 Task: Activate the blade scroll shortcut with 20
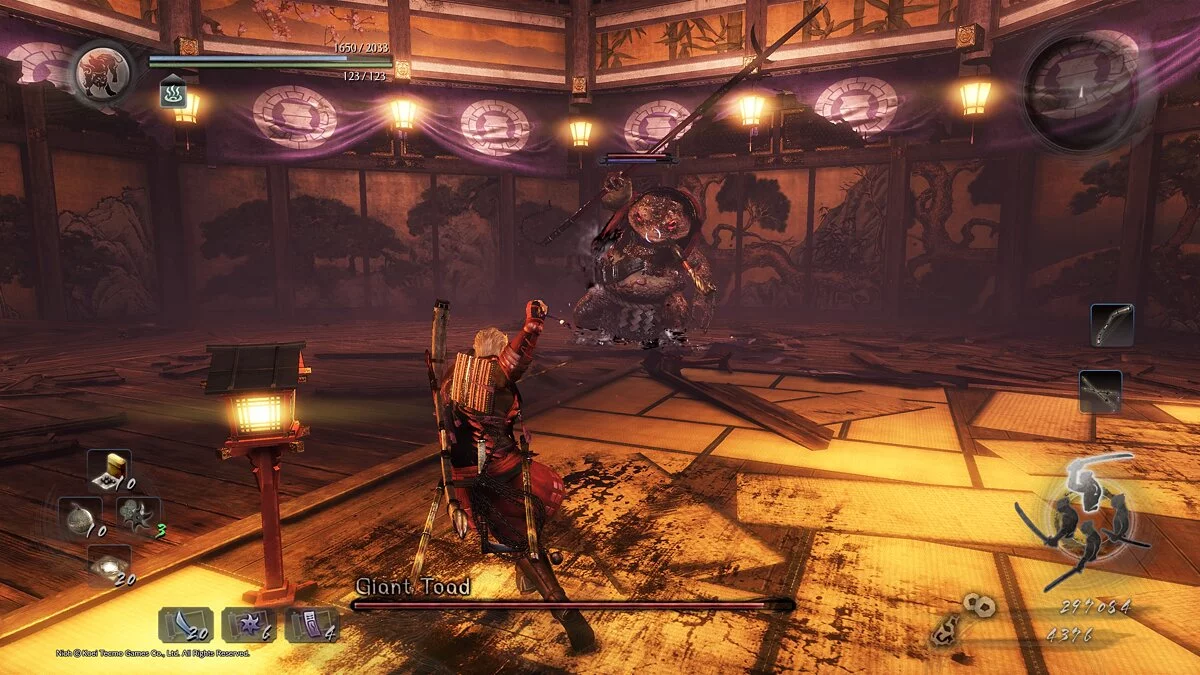184,625
